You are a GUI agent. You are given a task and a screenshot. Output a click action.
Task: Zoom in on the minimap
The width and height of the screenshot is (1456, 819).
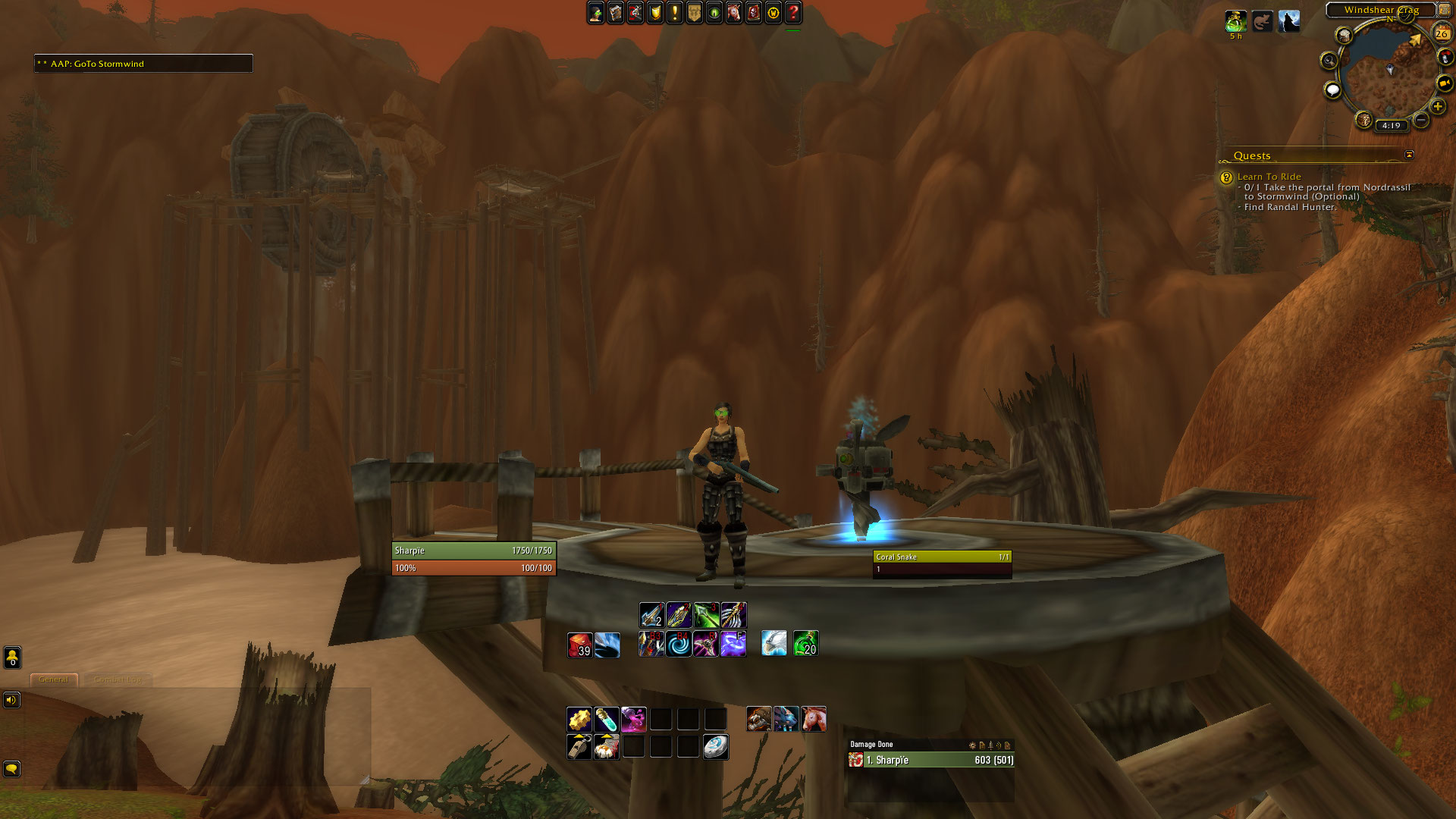pyautogui.click(x=1438, y=107)
